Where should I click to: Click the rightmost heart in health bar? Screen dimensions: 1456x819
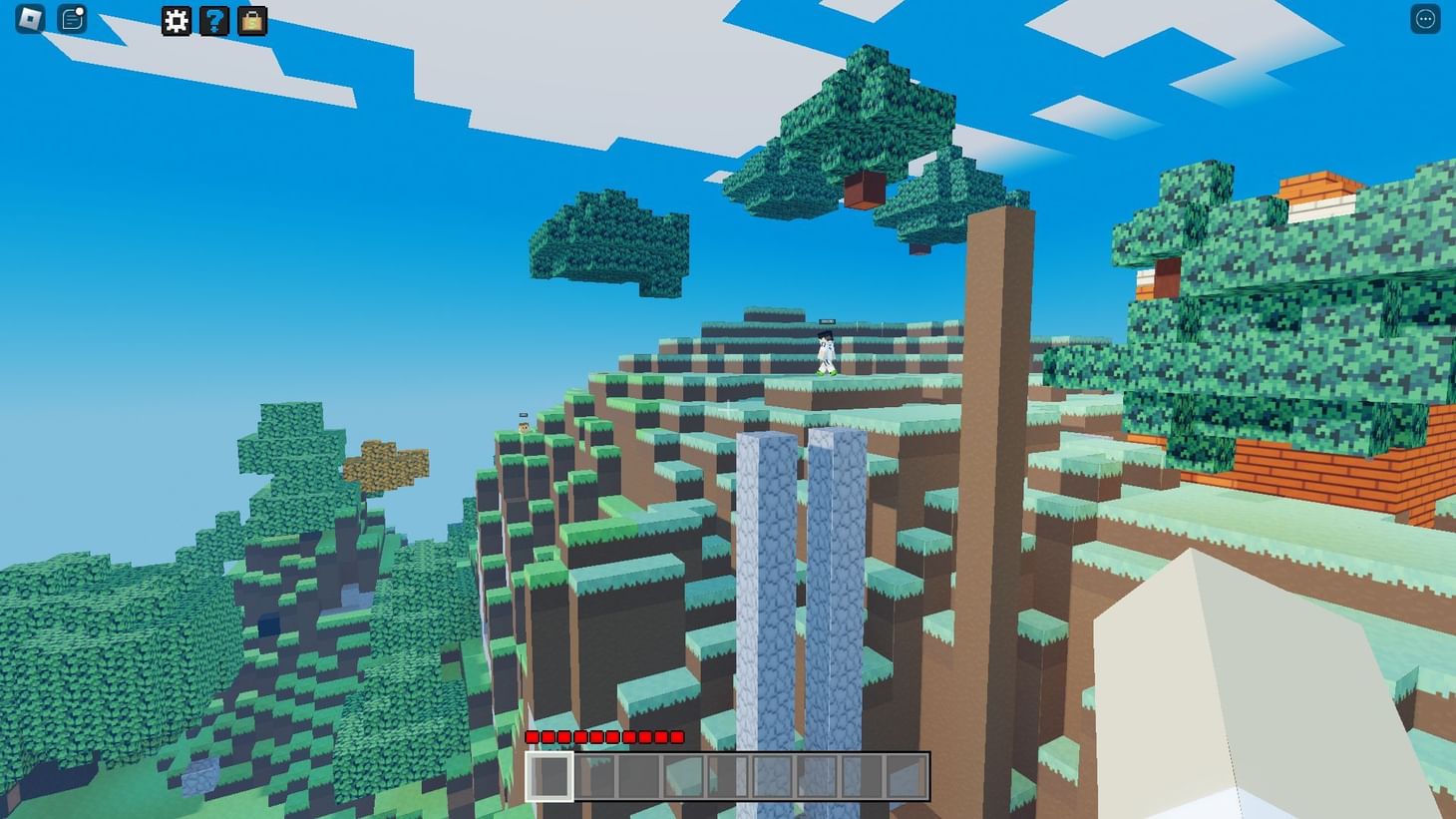(x=677, y=738)
